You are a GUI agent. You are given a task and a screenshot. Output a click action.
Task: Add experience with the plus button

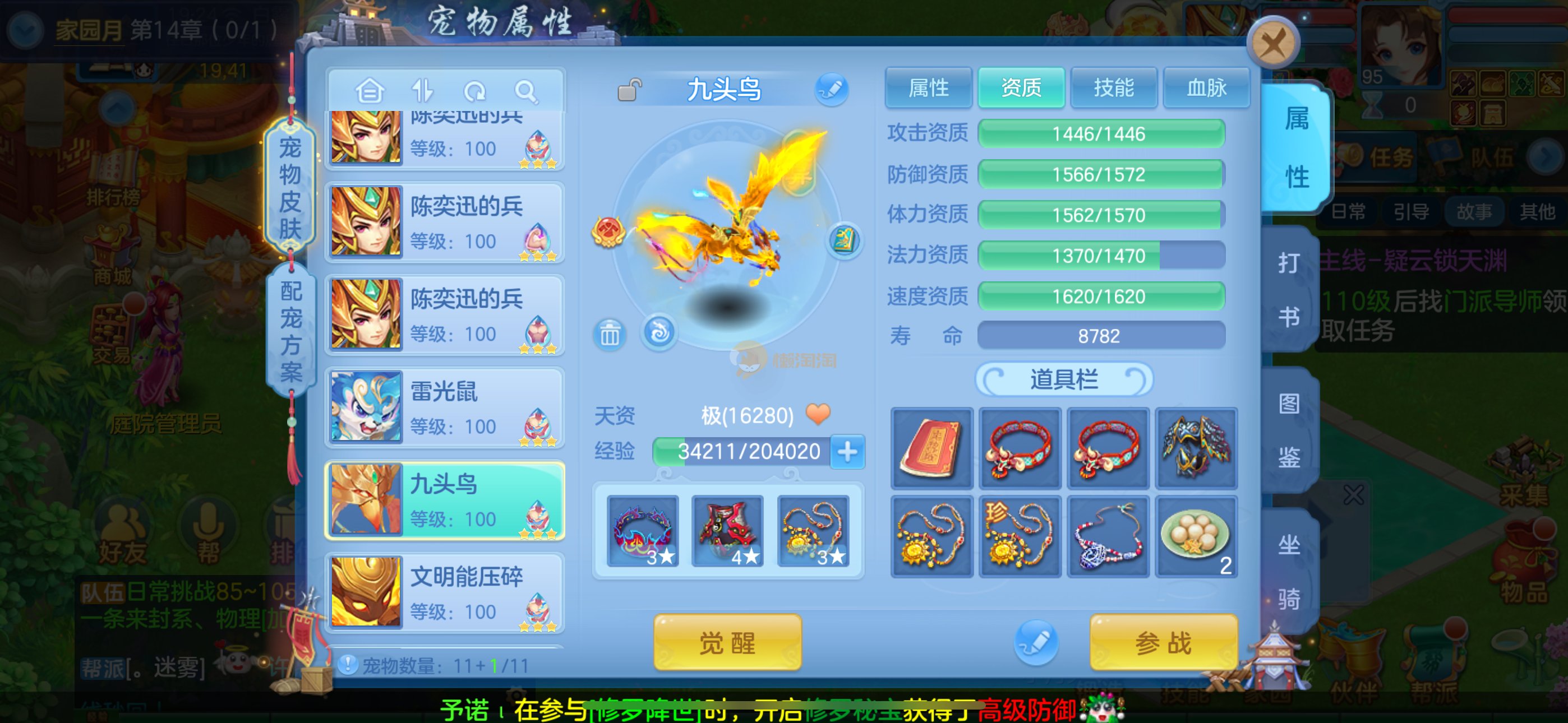pyautogui.click(x=847, y=452)
